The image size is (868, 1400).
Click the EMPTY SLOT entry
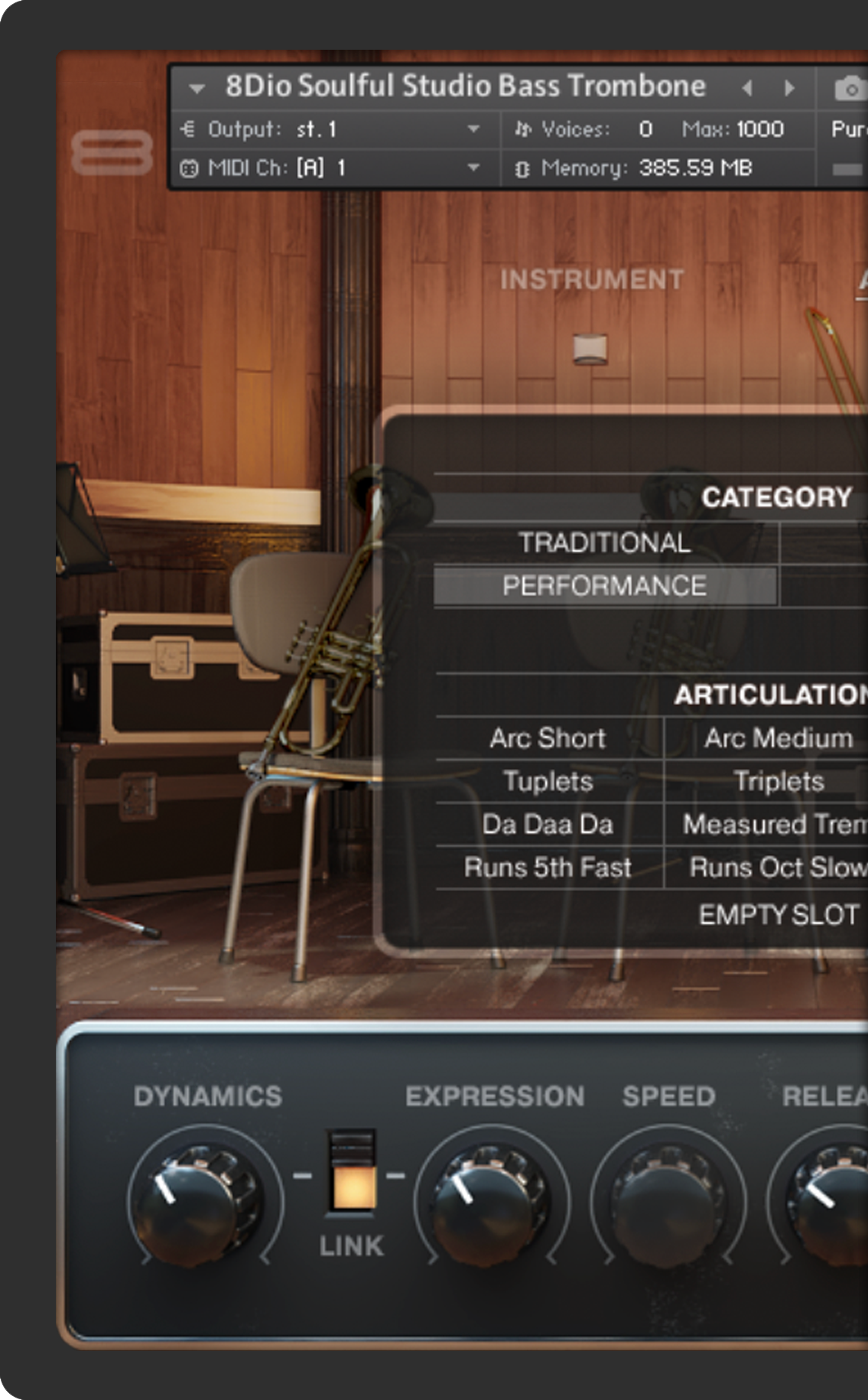pos(779,915)
